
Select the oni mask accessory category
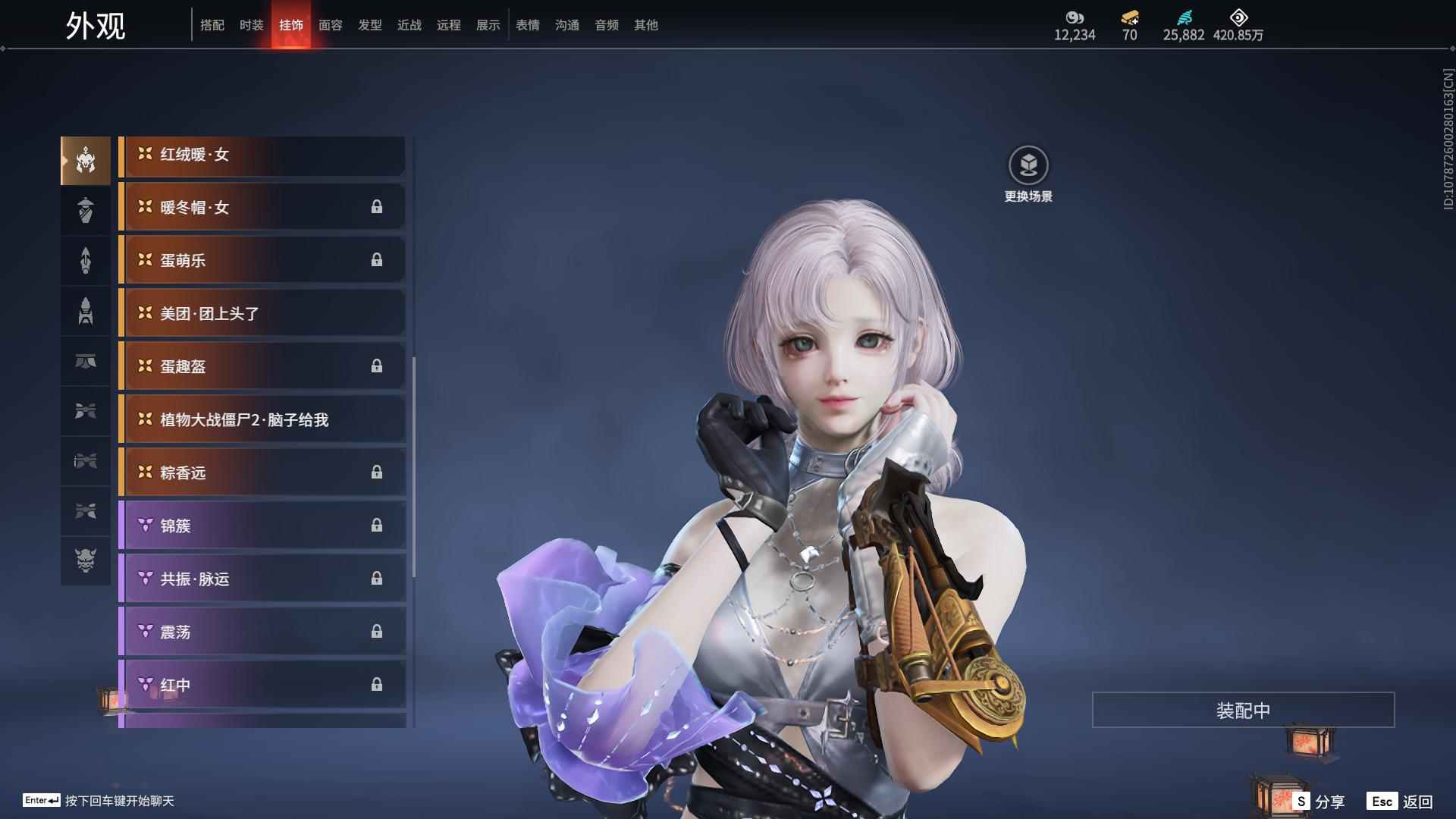point(86,560)
